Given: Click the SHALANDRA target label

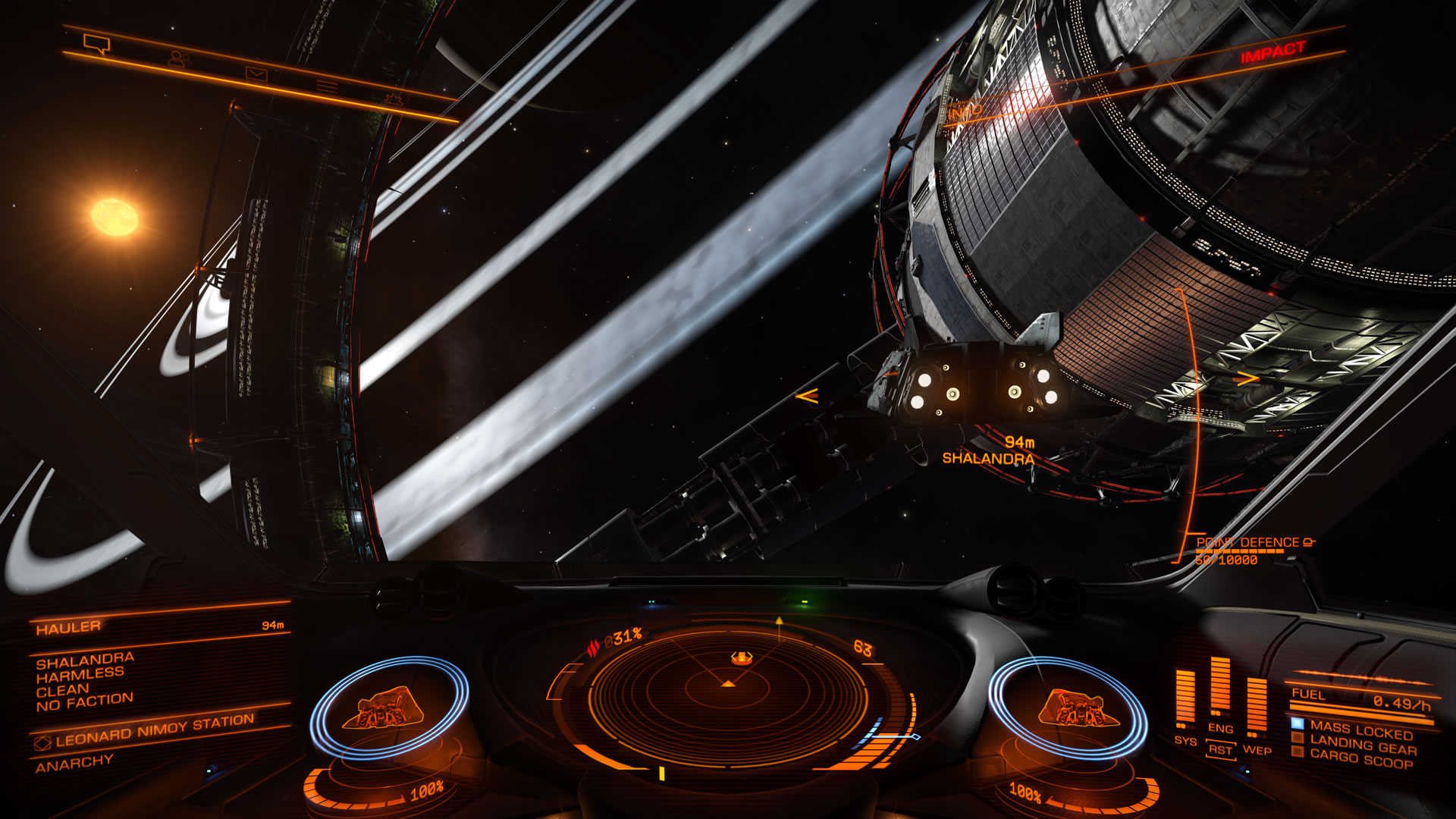Looking at the screenshot, I should 988,458.
